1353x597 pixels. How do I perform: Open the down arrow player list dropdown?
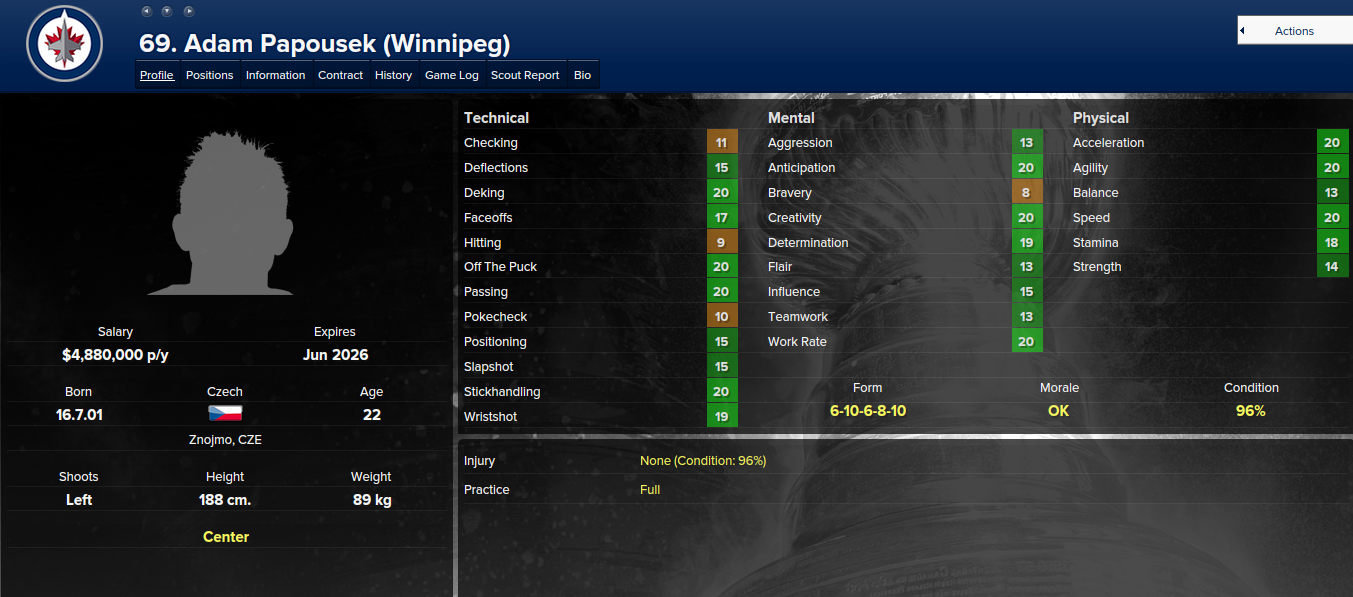[x=167, y=11]
